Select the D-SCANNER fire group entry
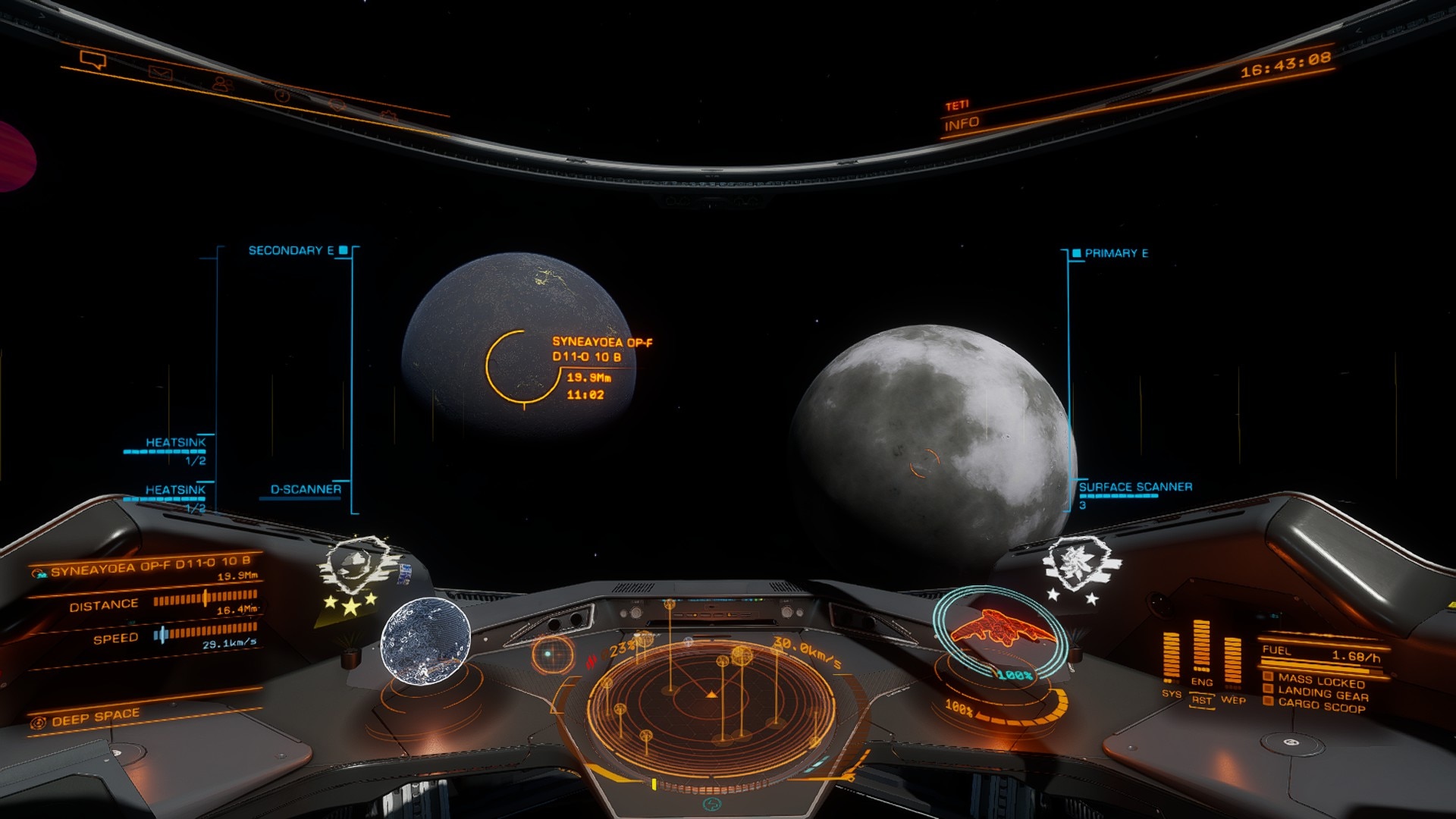Viewport: 1456px width, 819px height. 306,490
